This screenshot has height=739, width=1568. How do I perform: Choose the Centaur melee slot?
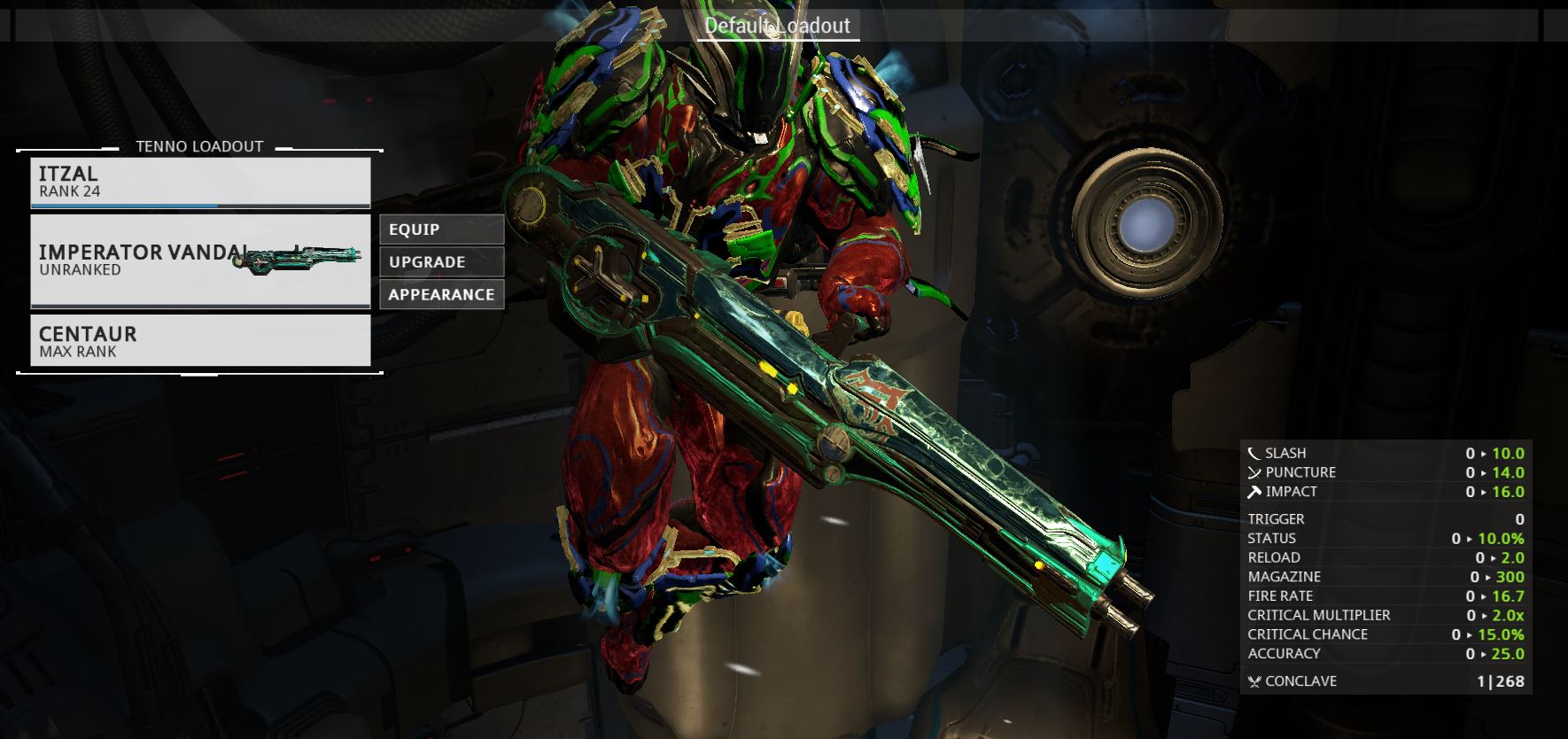tap(200, 340)
